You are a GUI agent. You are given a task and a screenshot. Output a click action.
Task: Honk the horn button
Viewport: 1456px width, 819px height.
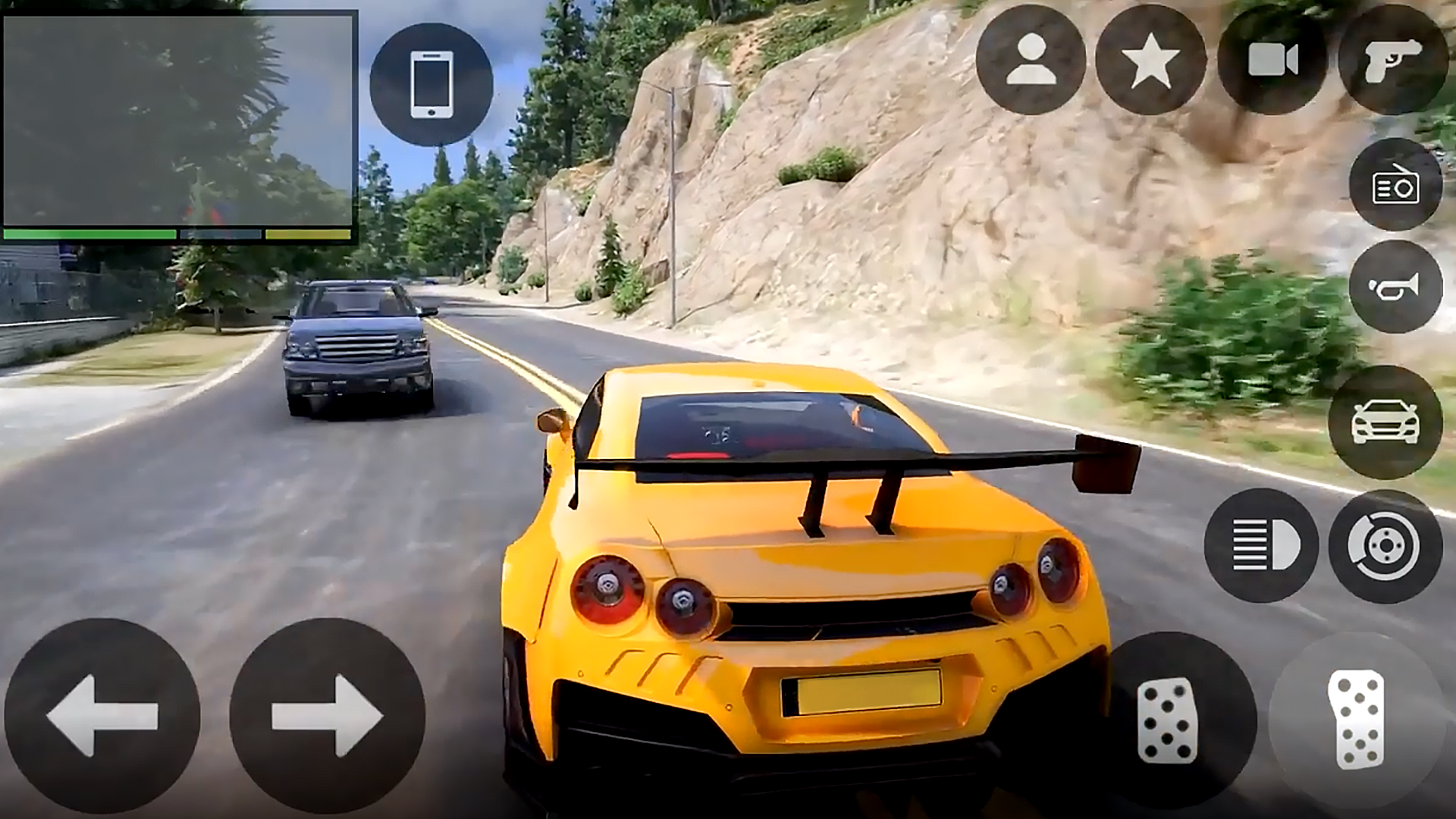(x=1395, y=287)
